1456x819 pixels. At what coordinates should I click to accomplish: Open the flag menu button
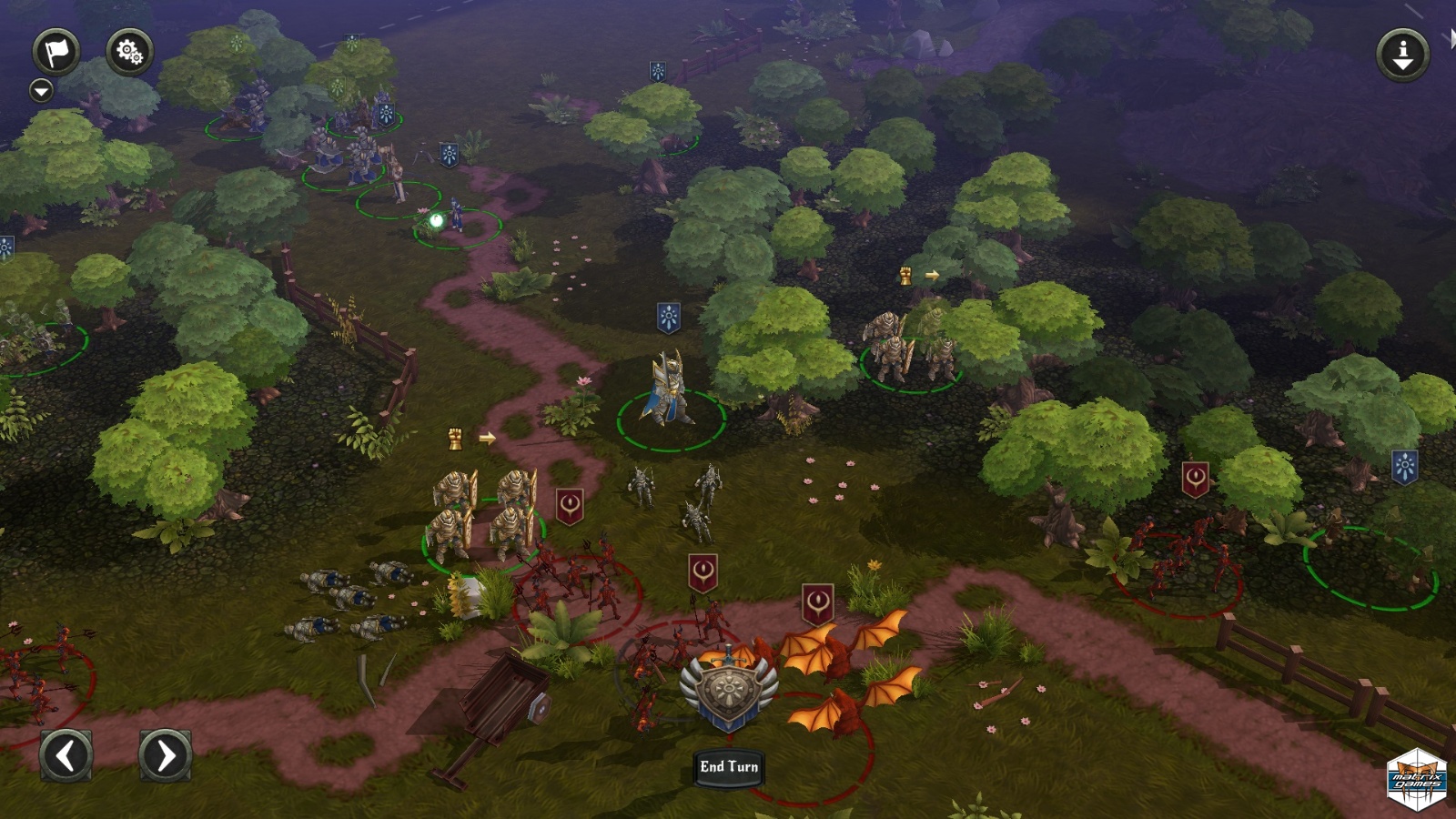click(56, 51)
